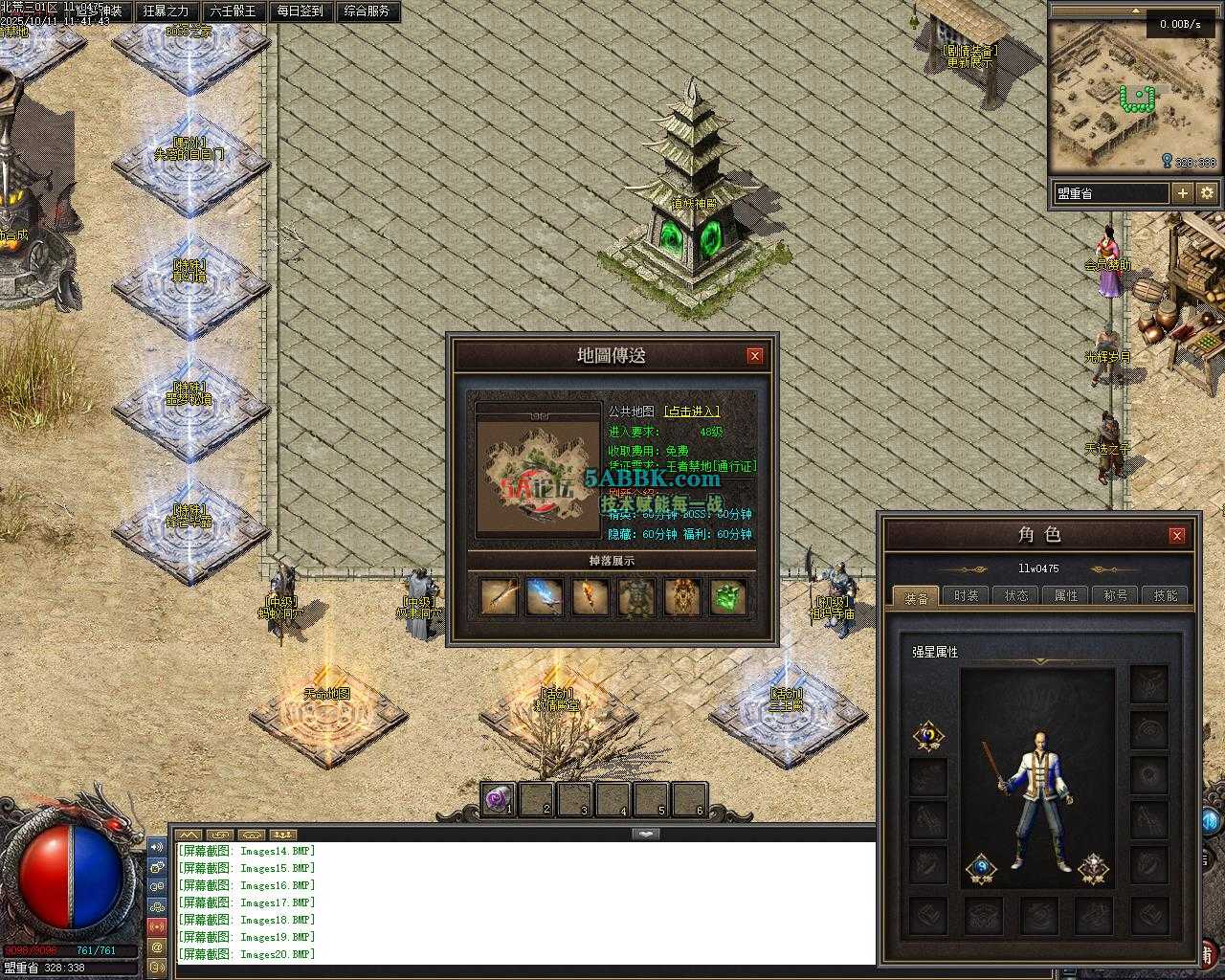The image size is (1225, 980).
Task: Open the 综合服务 services menu
Action: click(367, 11)
